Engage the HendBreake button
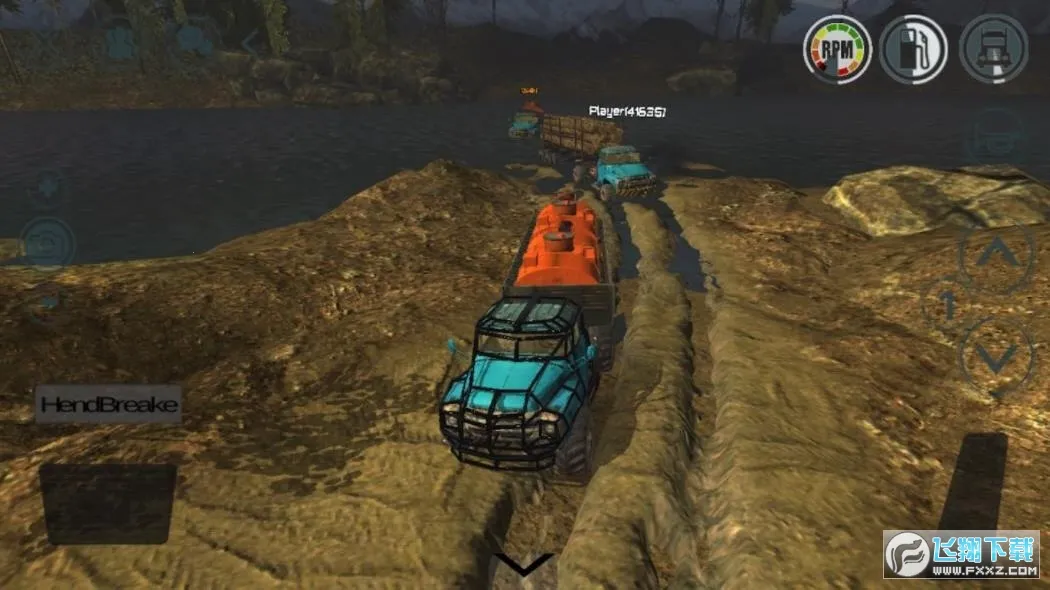 tap(109, 405)
